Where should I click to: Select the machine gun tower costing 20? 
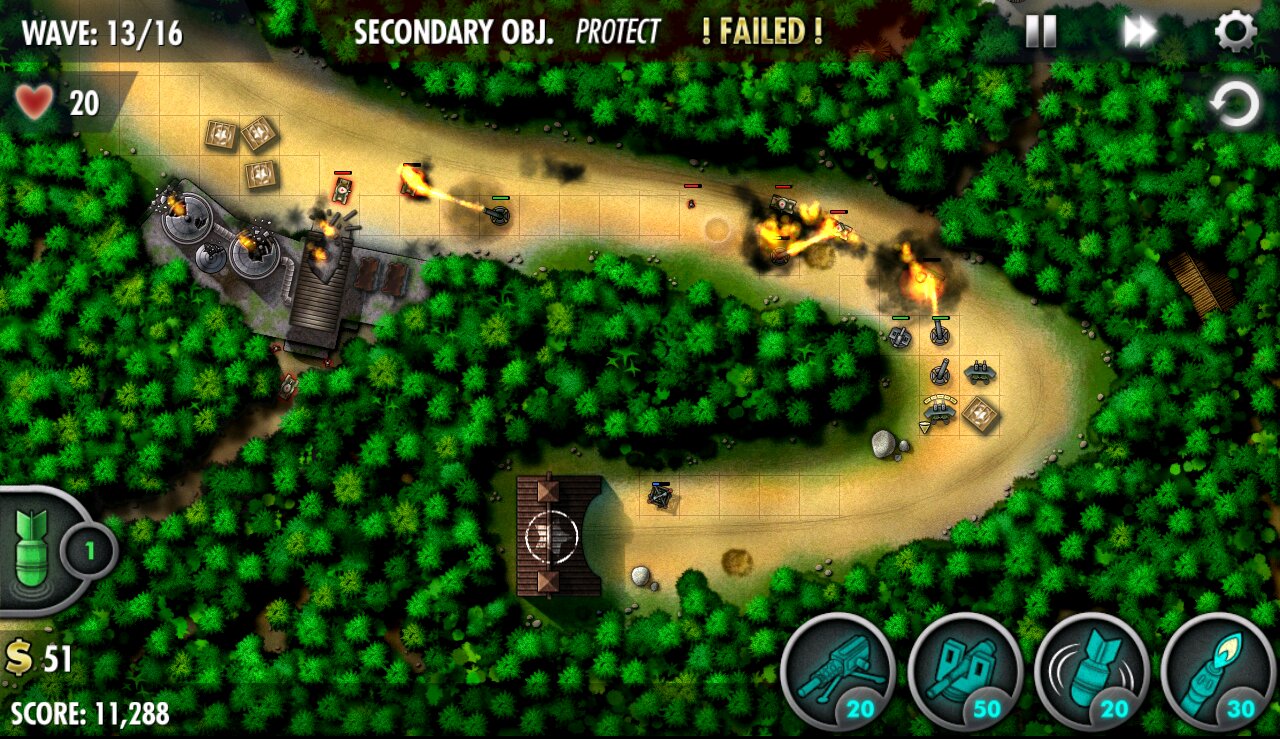(837, 670)
